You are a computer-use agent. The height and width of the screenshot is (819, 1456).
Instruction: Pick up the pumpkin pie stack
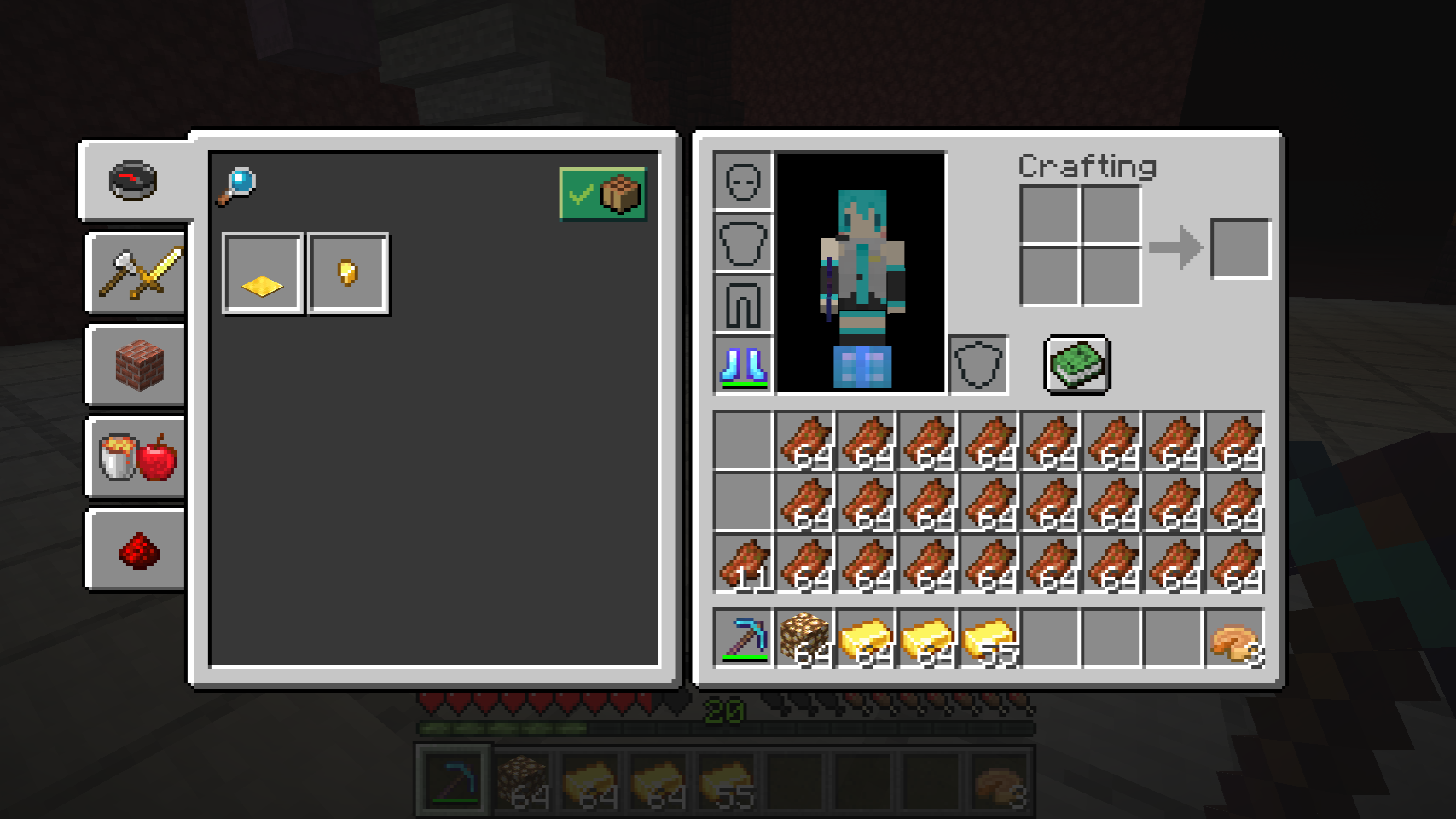pyautogui.click(x=1234, y=638)
